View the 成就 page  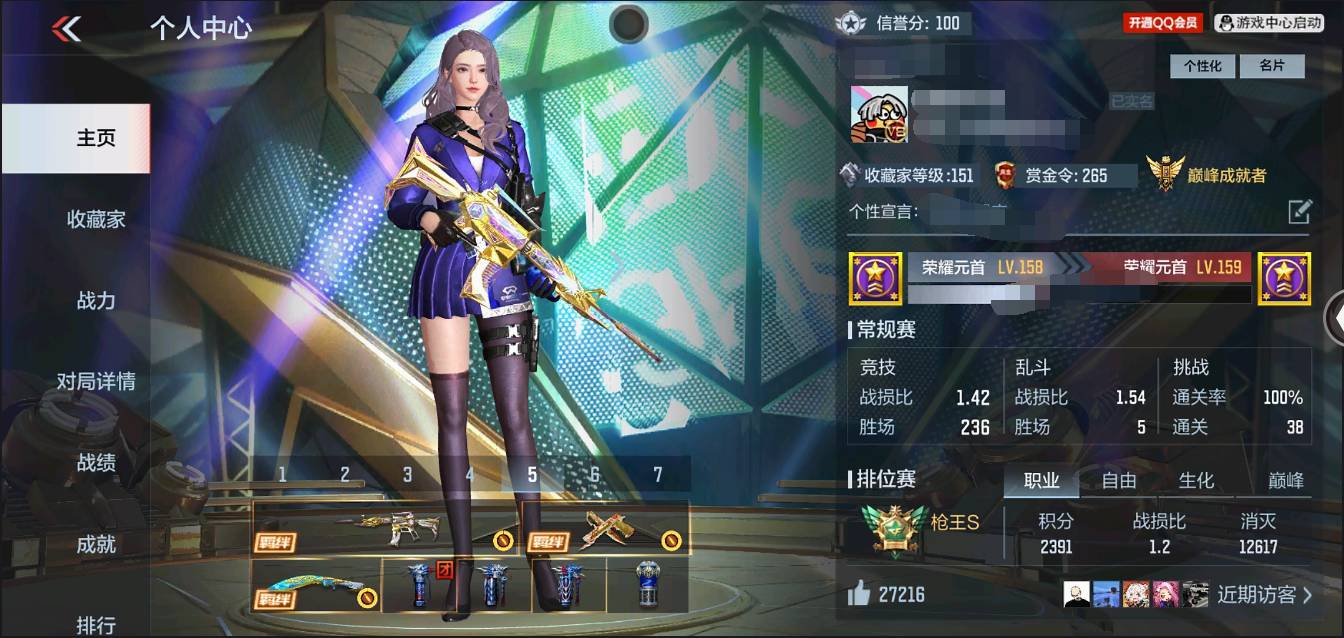96,544
